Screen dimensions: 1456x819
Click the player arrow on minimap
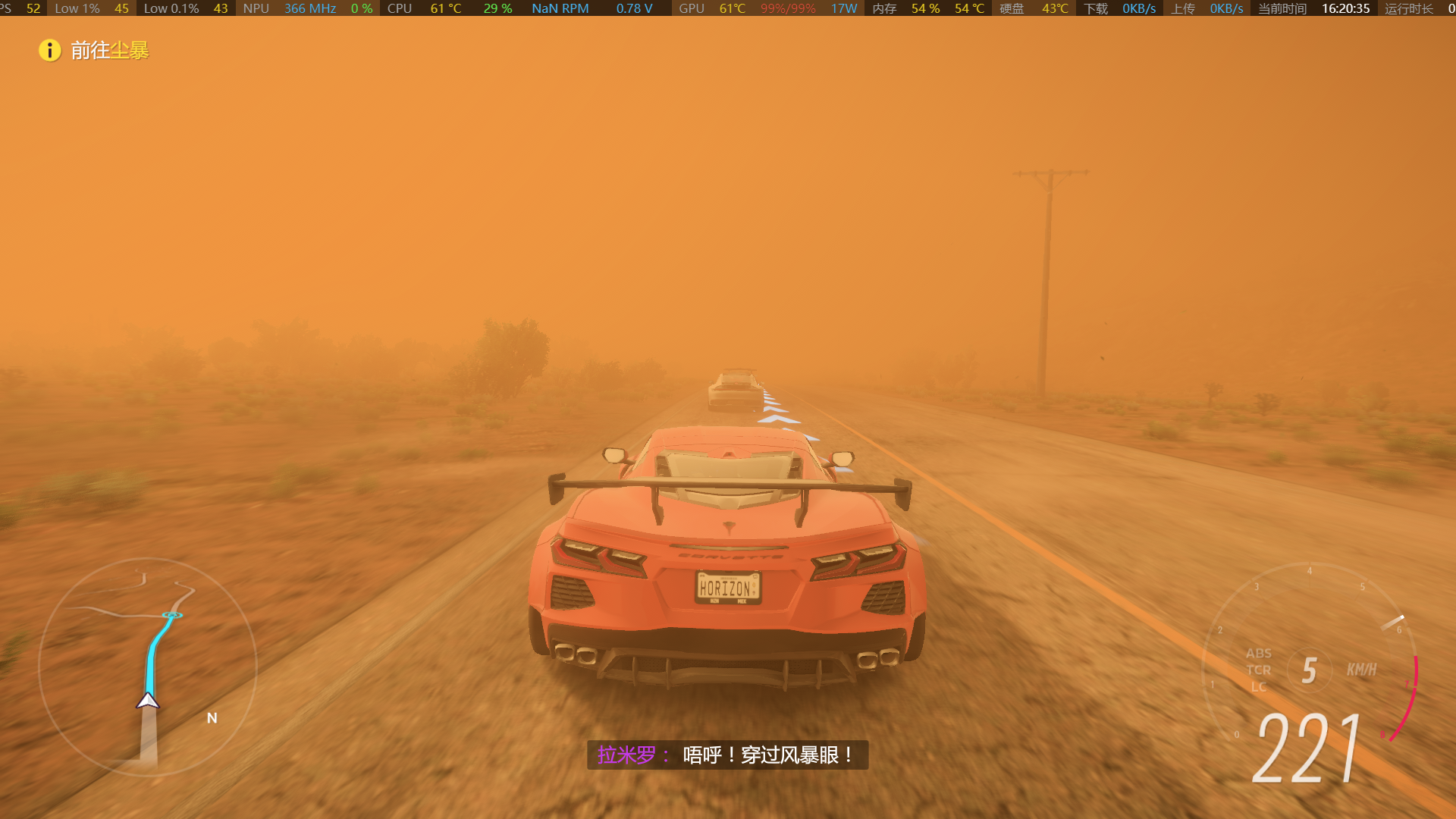(148, 701)
